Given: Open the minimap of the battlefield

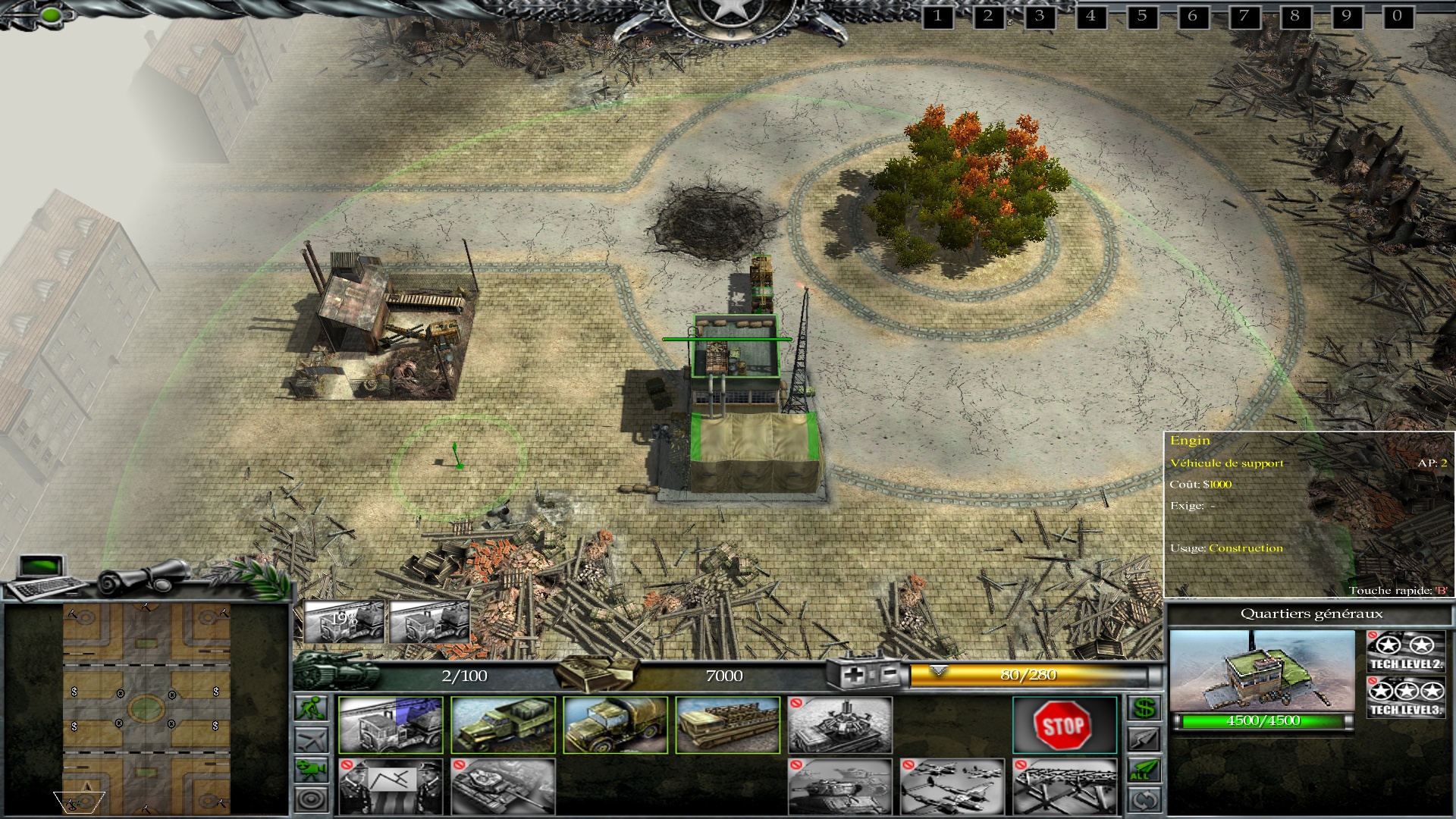Looking at the screenshot, I should point(146,708).
